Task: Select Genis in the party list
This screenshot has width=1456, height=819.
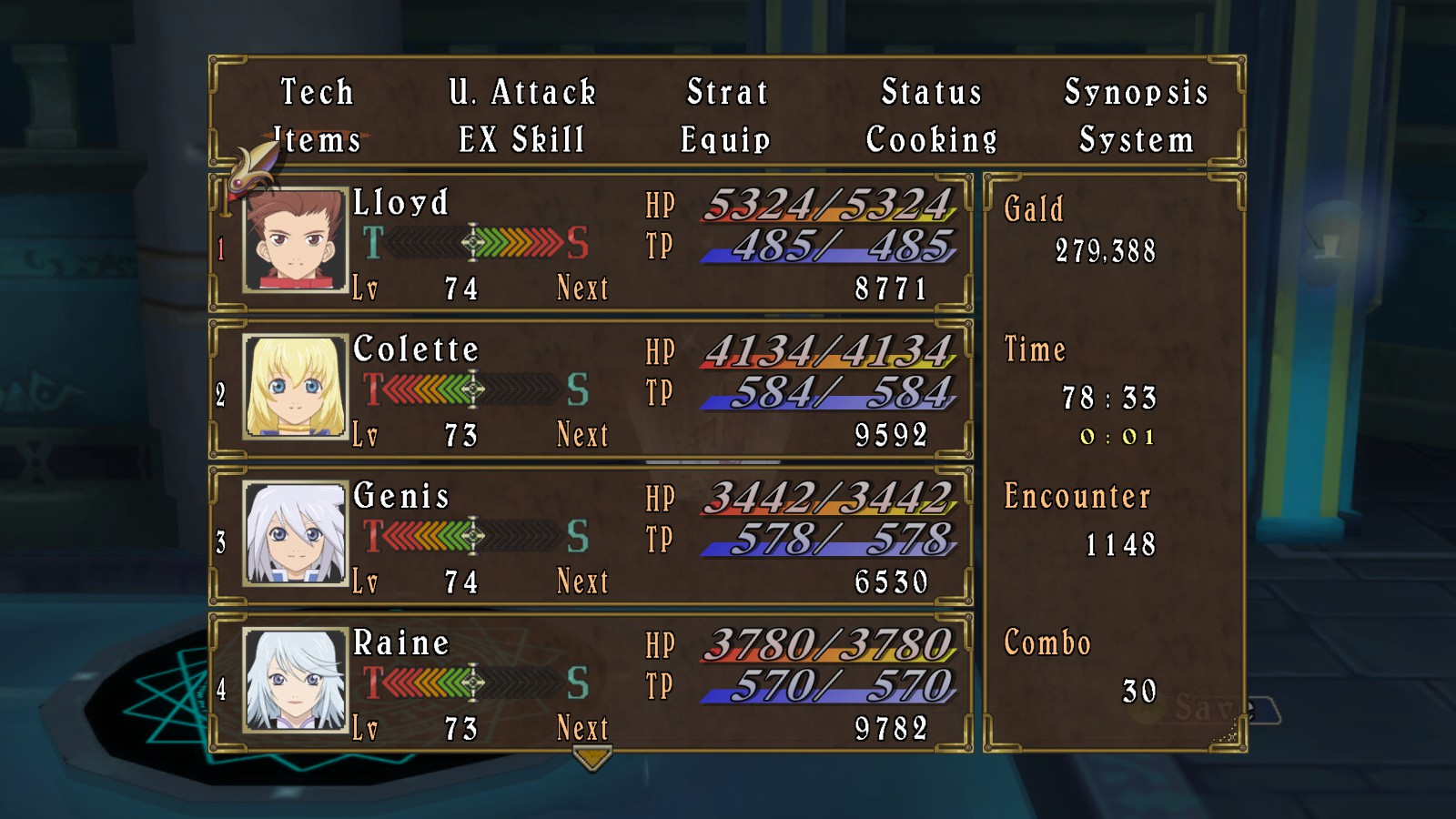Action: (x=591, y=537)
